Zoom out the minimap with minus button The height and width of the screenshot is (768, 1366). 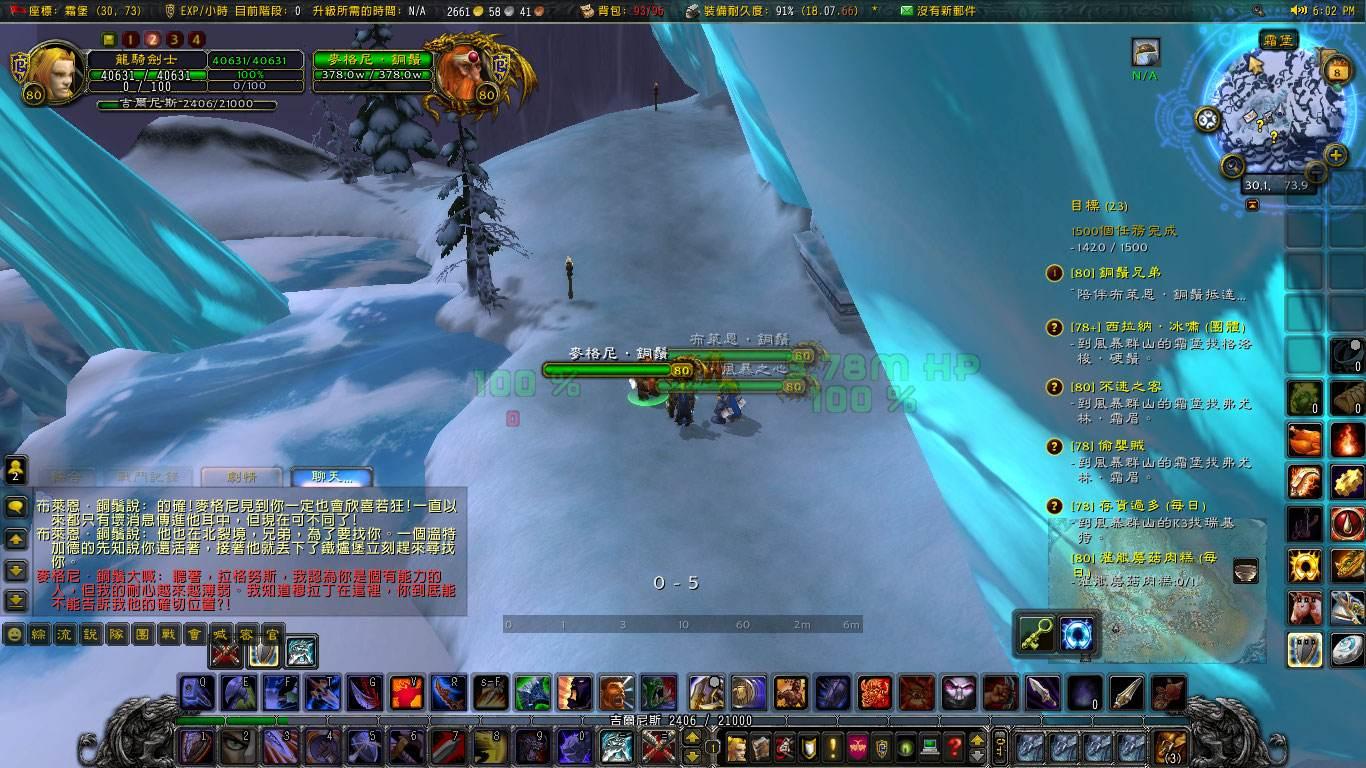(x=1233, y=166)
